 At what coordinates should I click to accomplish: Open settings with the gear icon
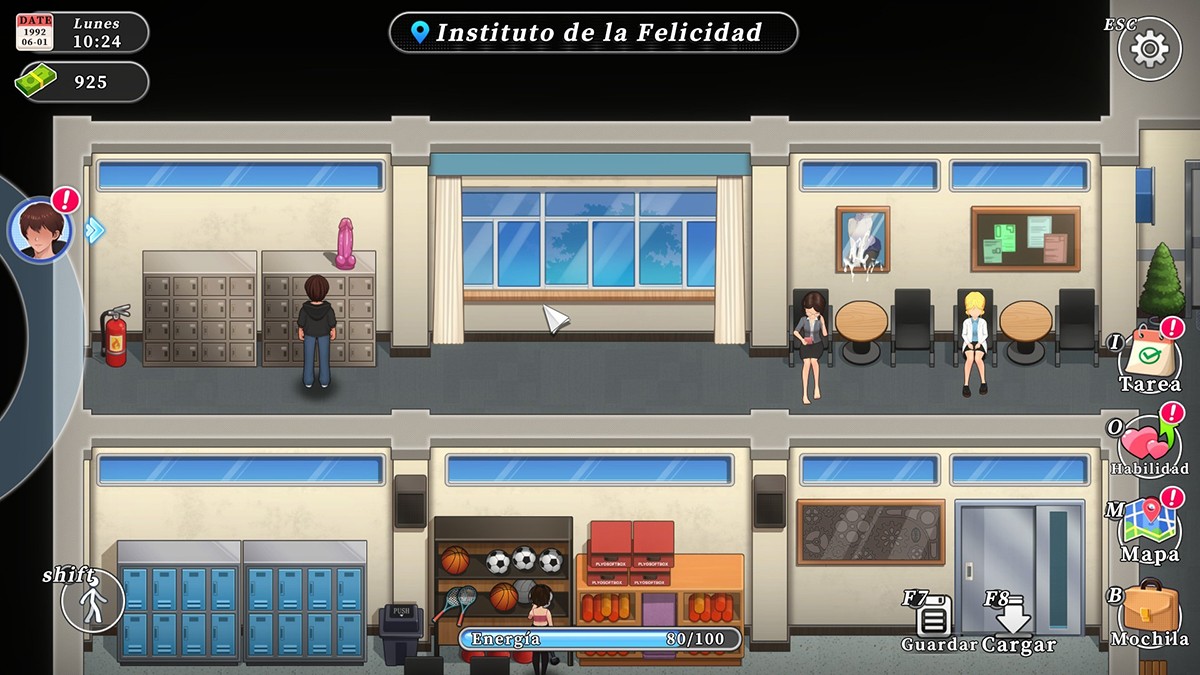pyautogui.click(x=1149, y=49)
